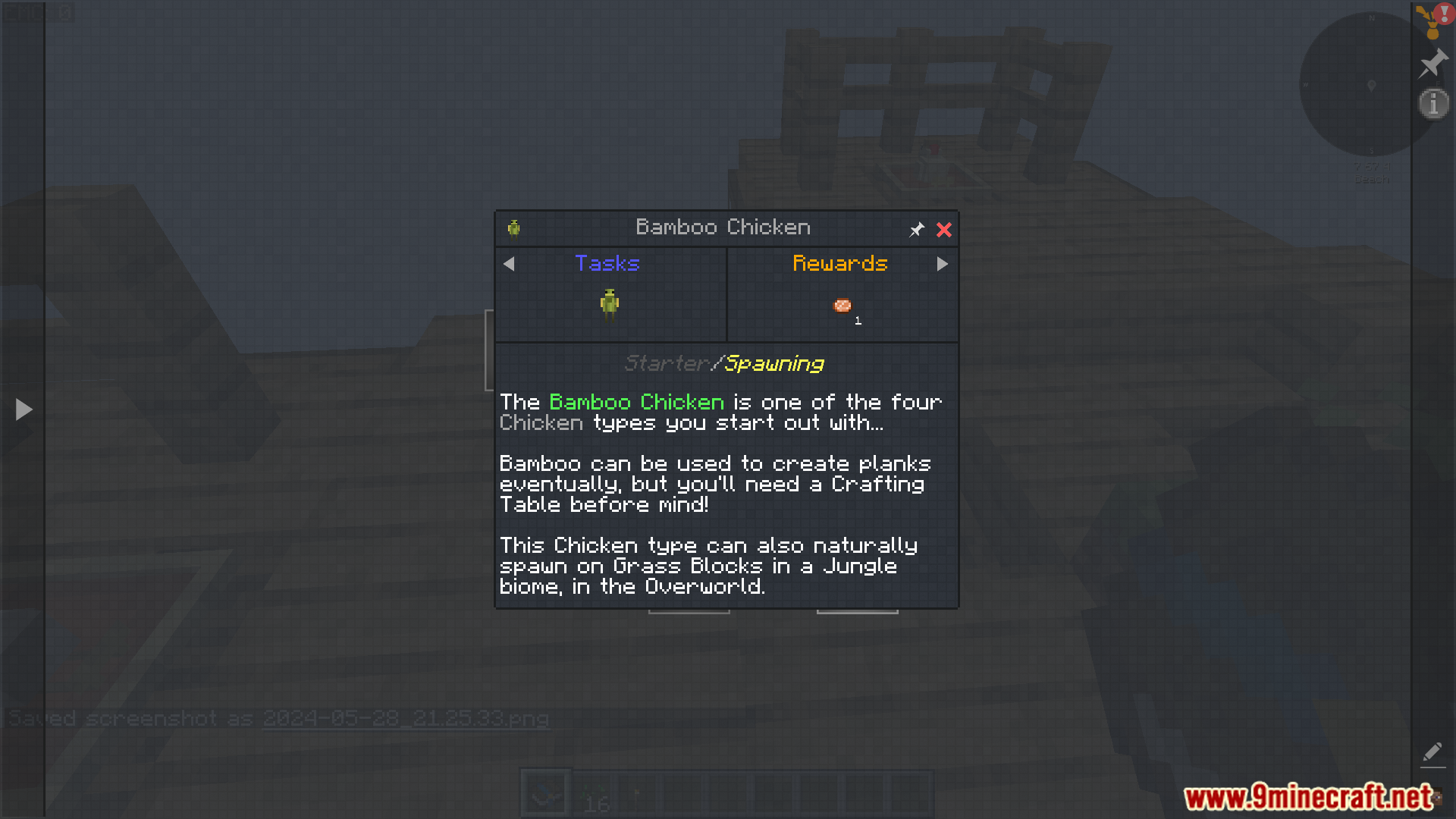Select the green chicken under Tasks
Screen dimensions: 1456x819
pos(610,303)
